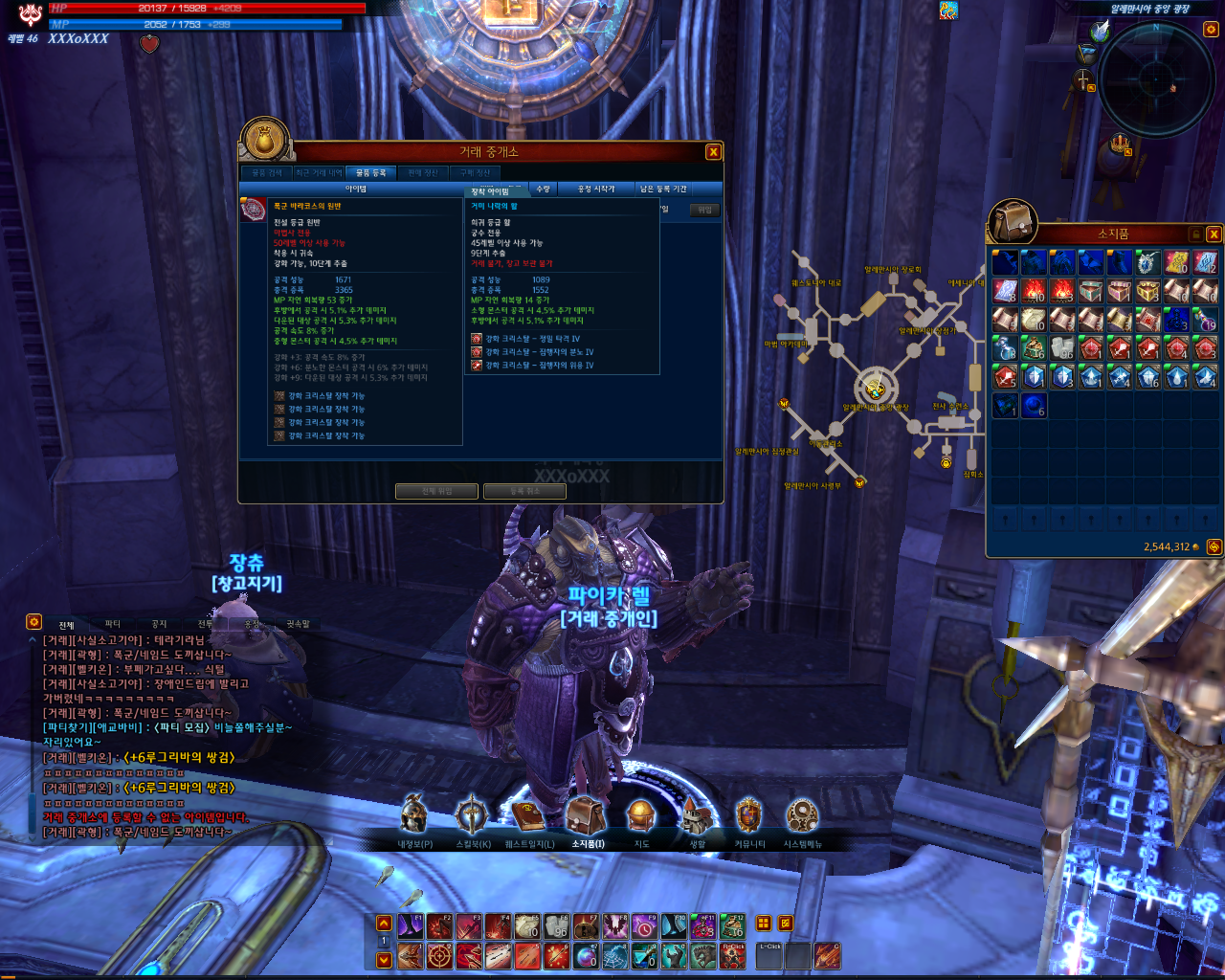Select the 귓속말 whisper chat tab
Screen dimensions: 1225x980
pyautogui.click(x=298, y=624)
